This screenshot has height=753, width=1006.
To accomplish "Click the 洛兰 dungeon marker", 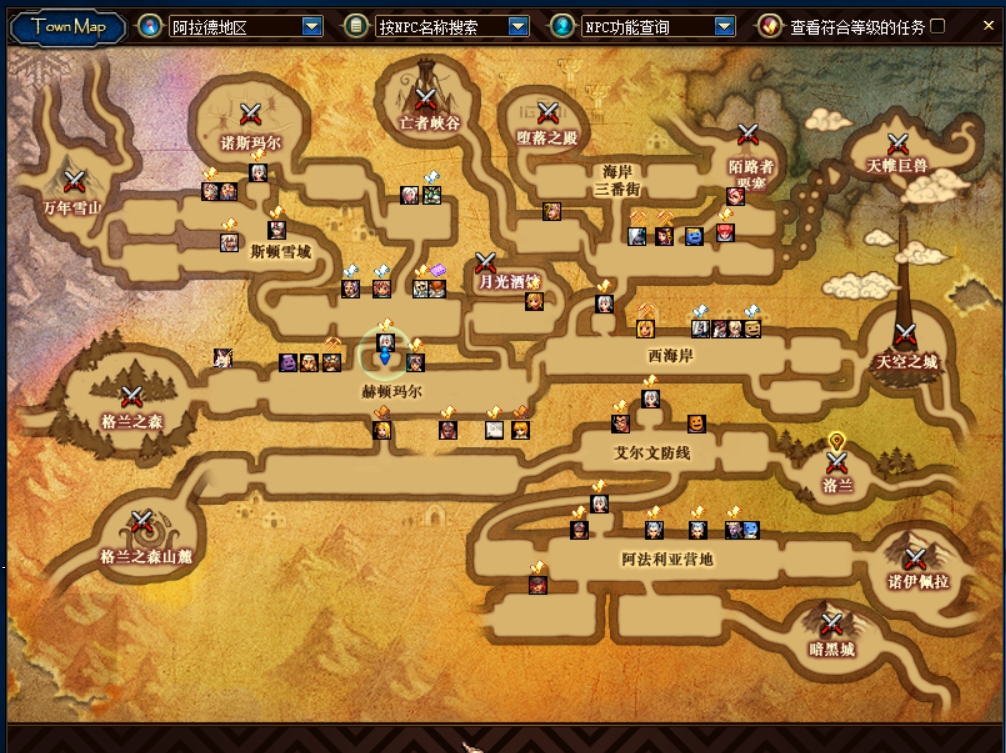I will pos(837,461).
